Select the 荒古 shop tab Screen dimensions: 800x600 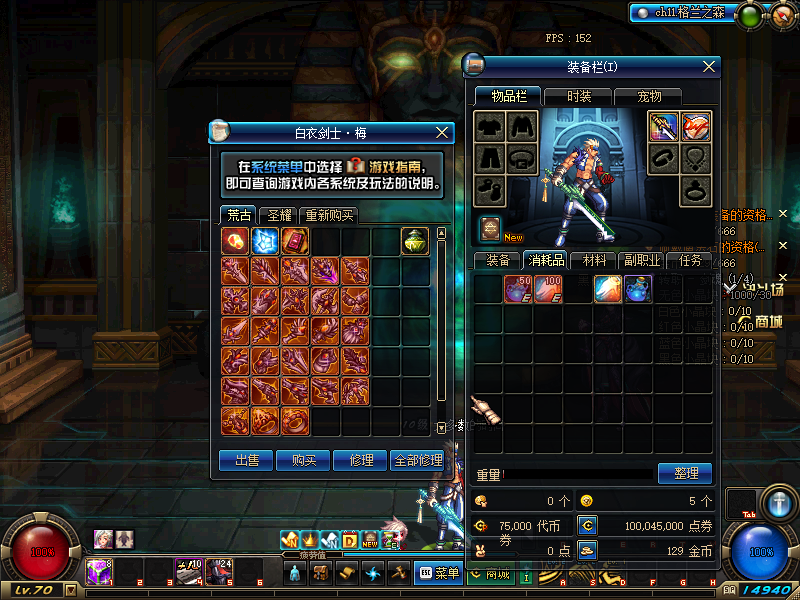click(x=239, y=215)
